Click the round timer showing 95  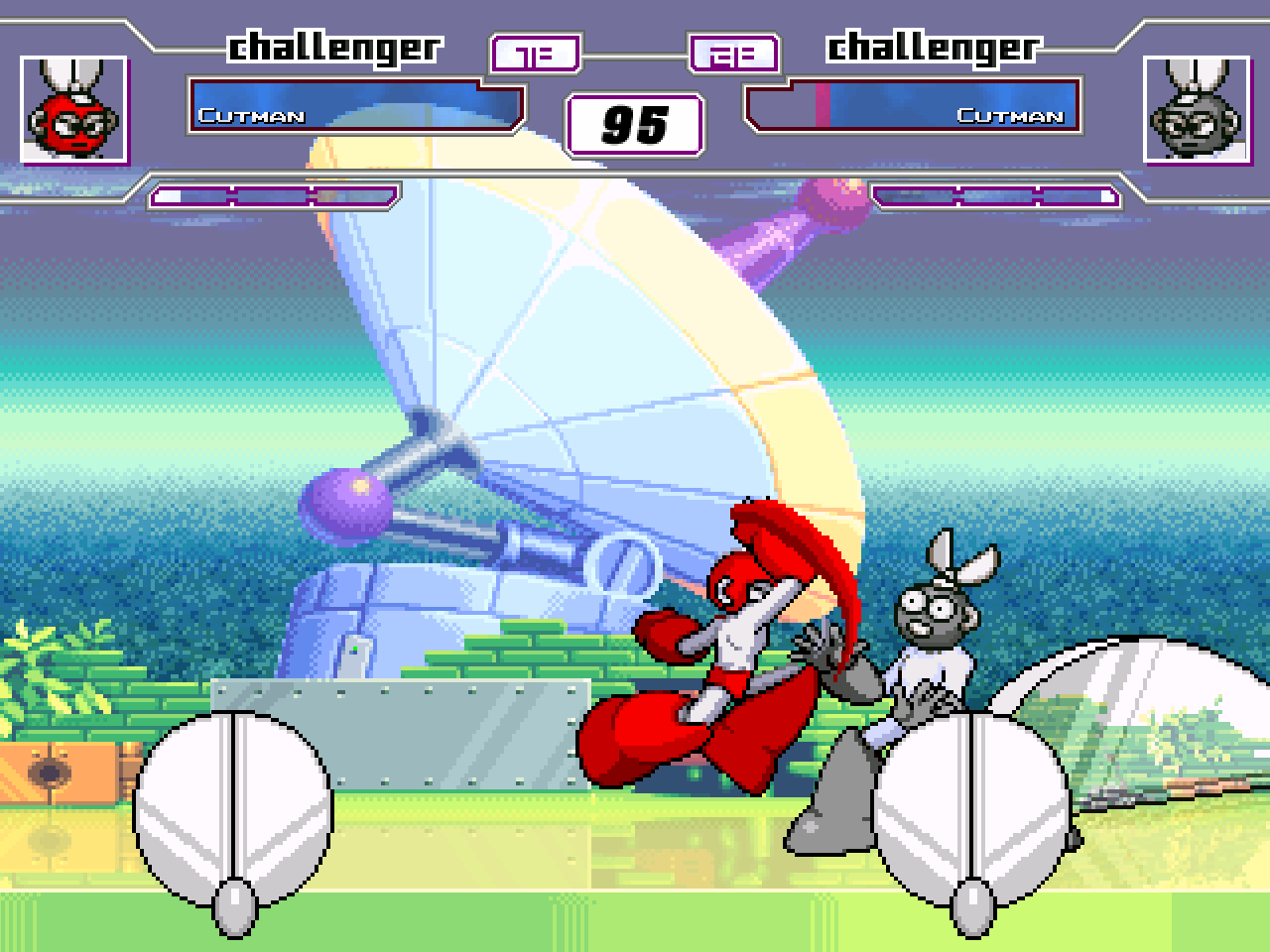point(635,124)
